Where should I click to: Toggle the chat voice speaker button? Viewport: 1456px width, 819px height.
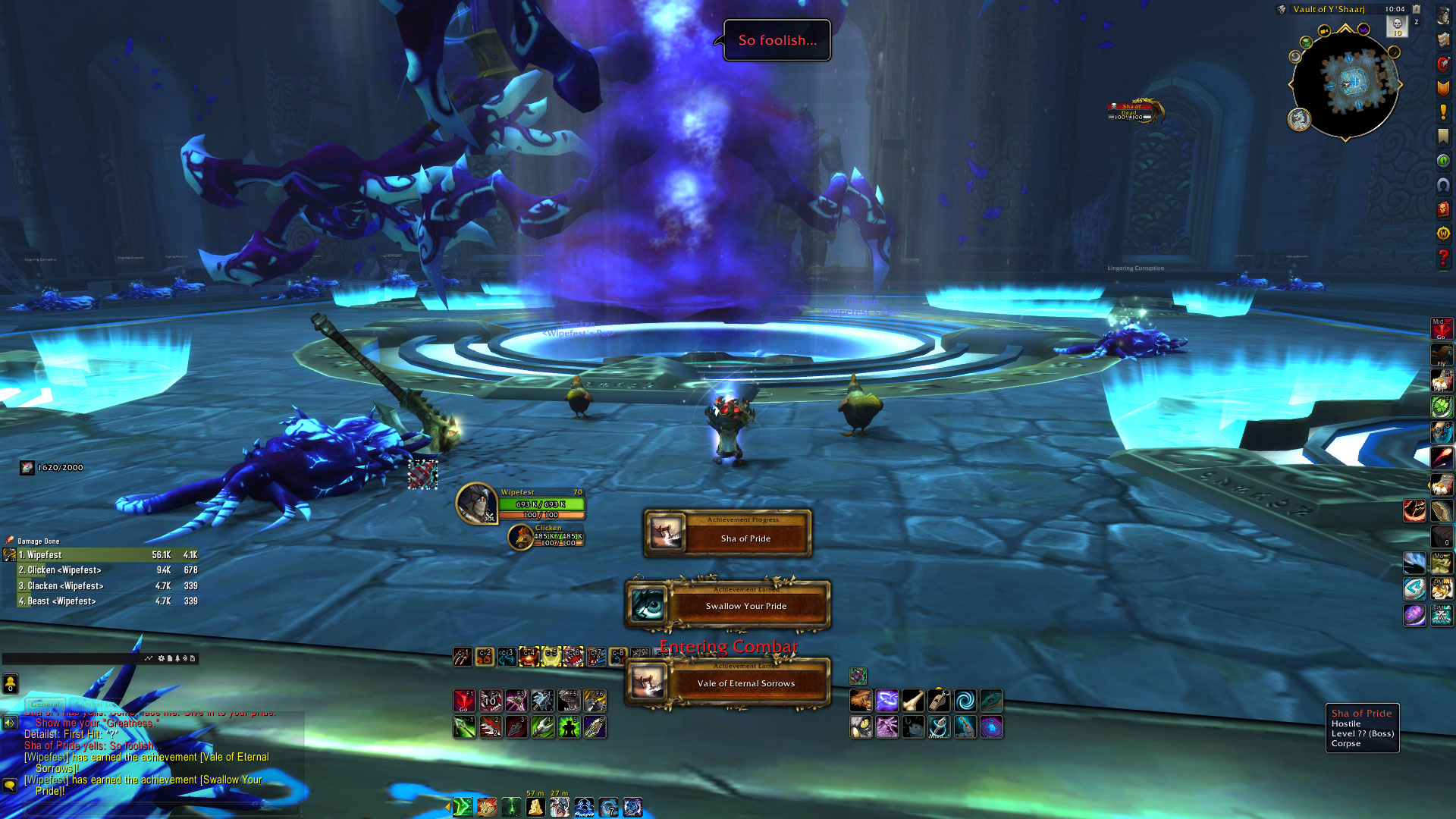pyautogui.click(x=10, y=723)
